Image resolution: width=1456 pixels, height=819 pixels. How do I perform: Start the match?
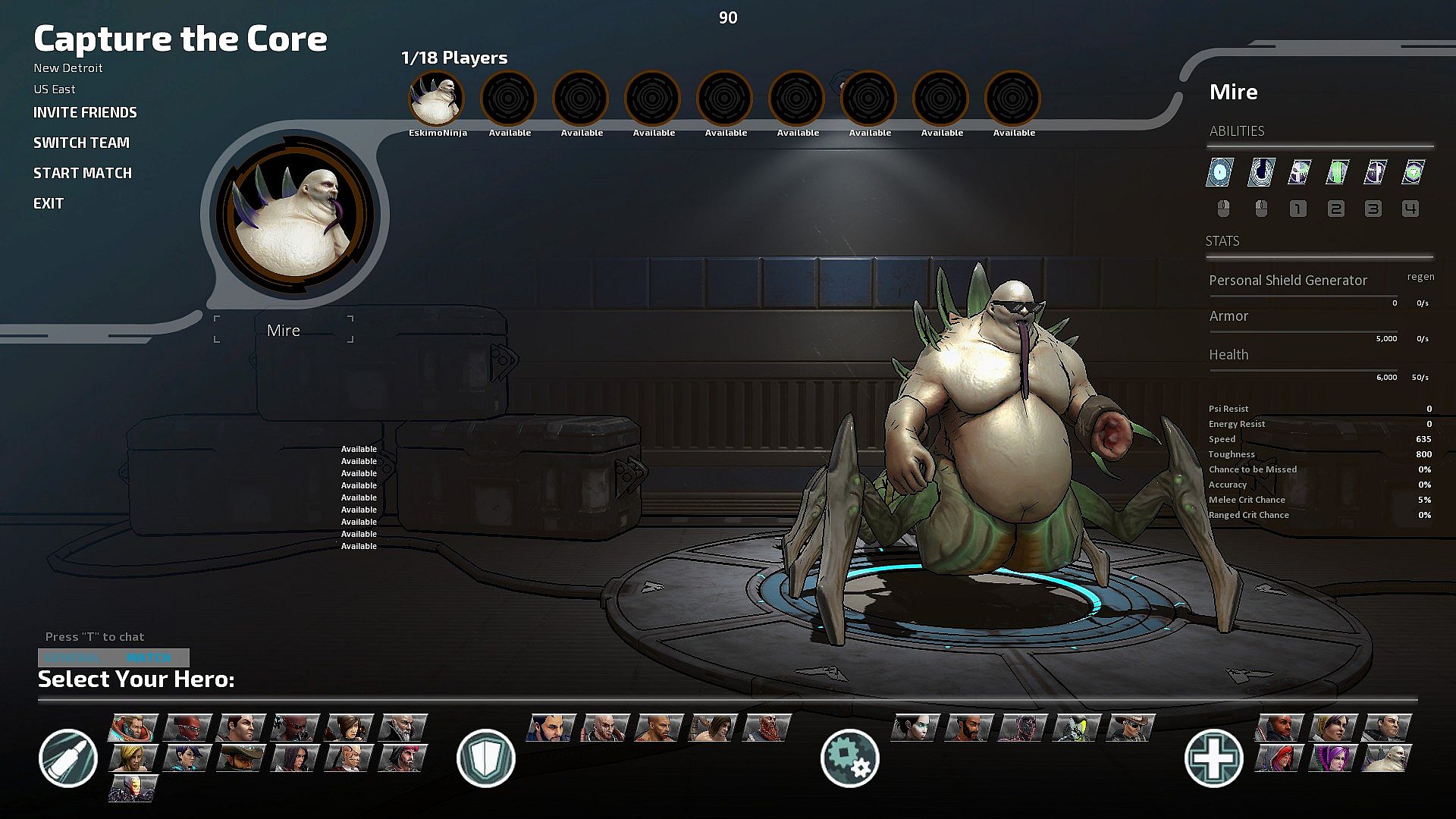coord(82,174)
